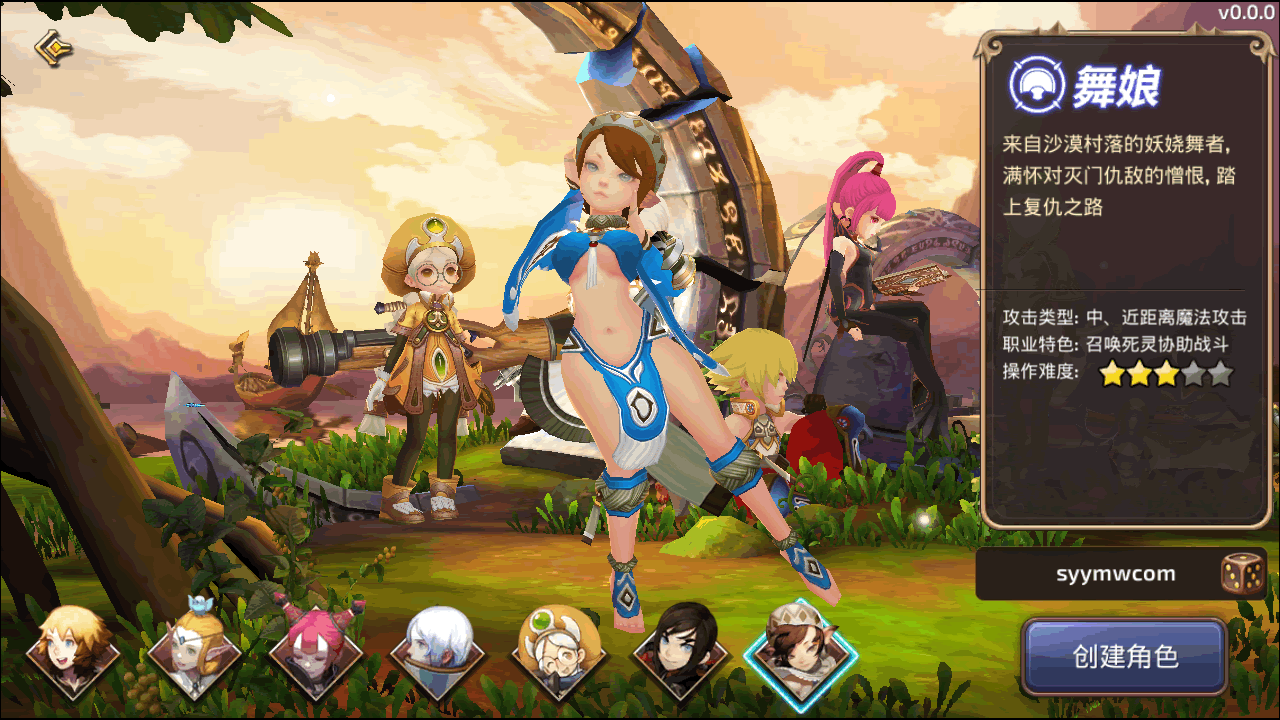
Task: Click the 创建角色 create character button
Action: [1125, 657]
